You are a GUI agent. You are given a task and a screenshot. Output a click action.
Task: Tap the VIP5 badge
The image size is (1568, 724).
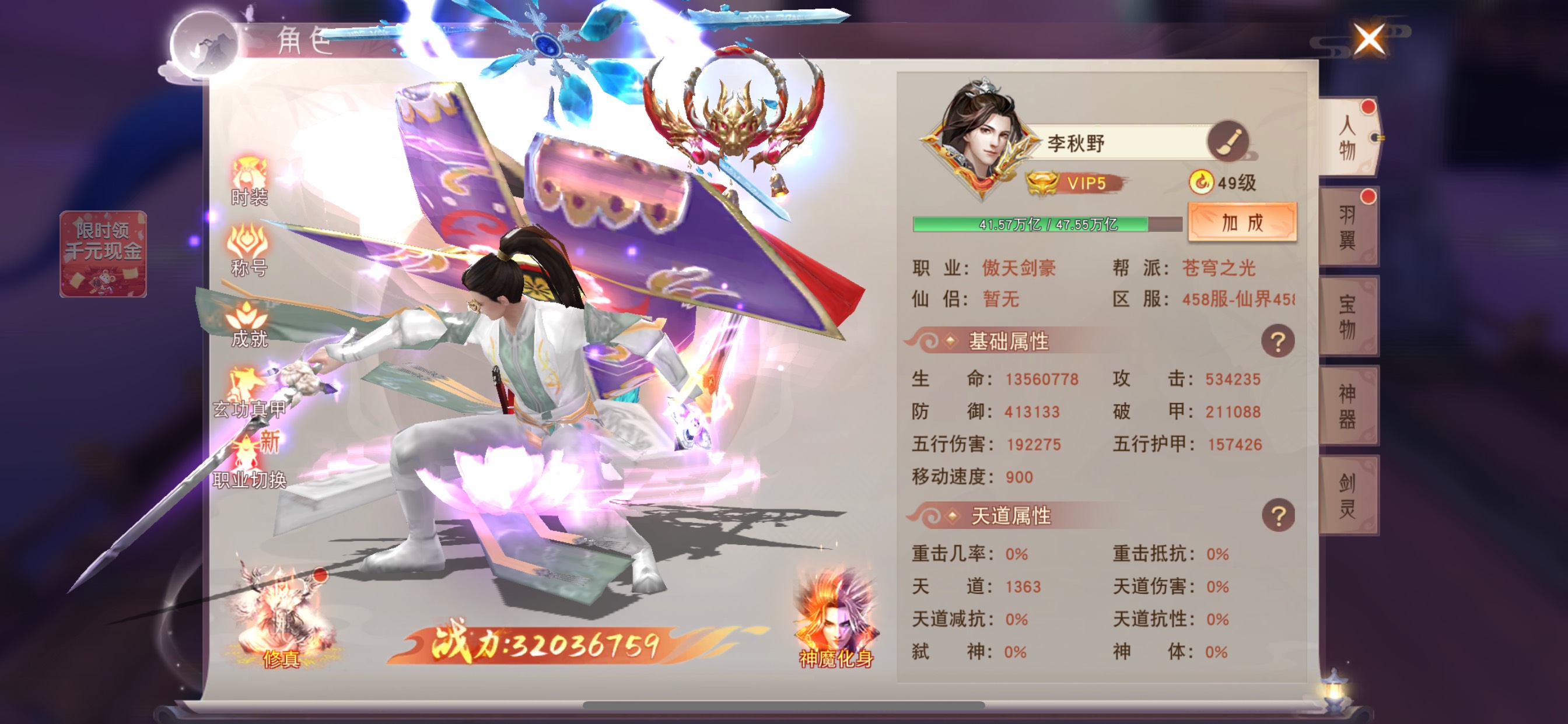1076,182
